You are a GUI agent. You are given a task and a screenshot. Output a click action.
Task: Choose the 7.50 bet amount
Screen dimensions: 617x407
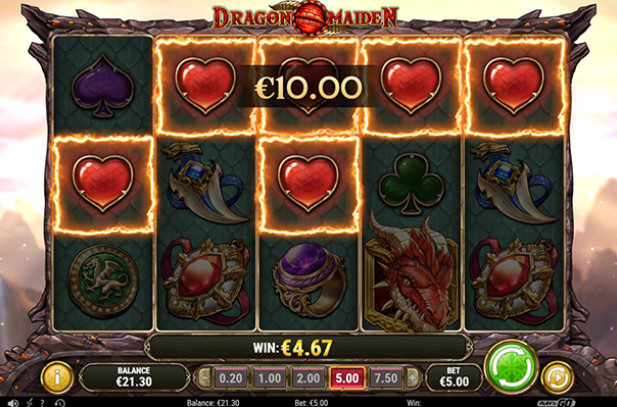tap(383, 378)
